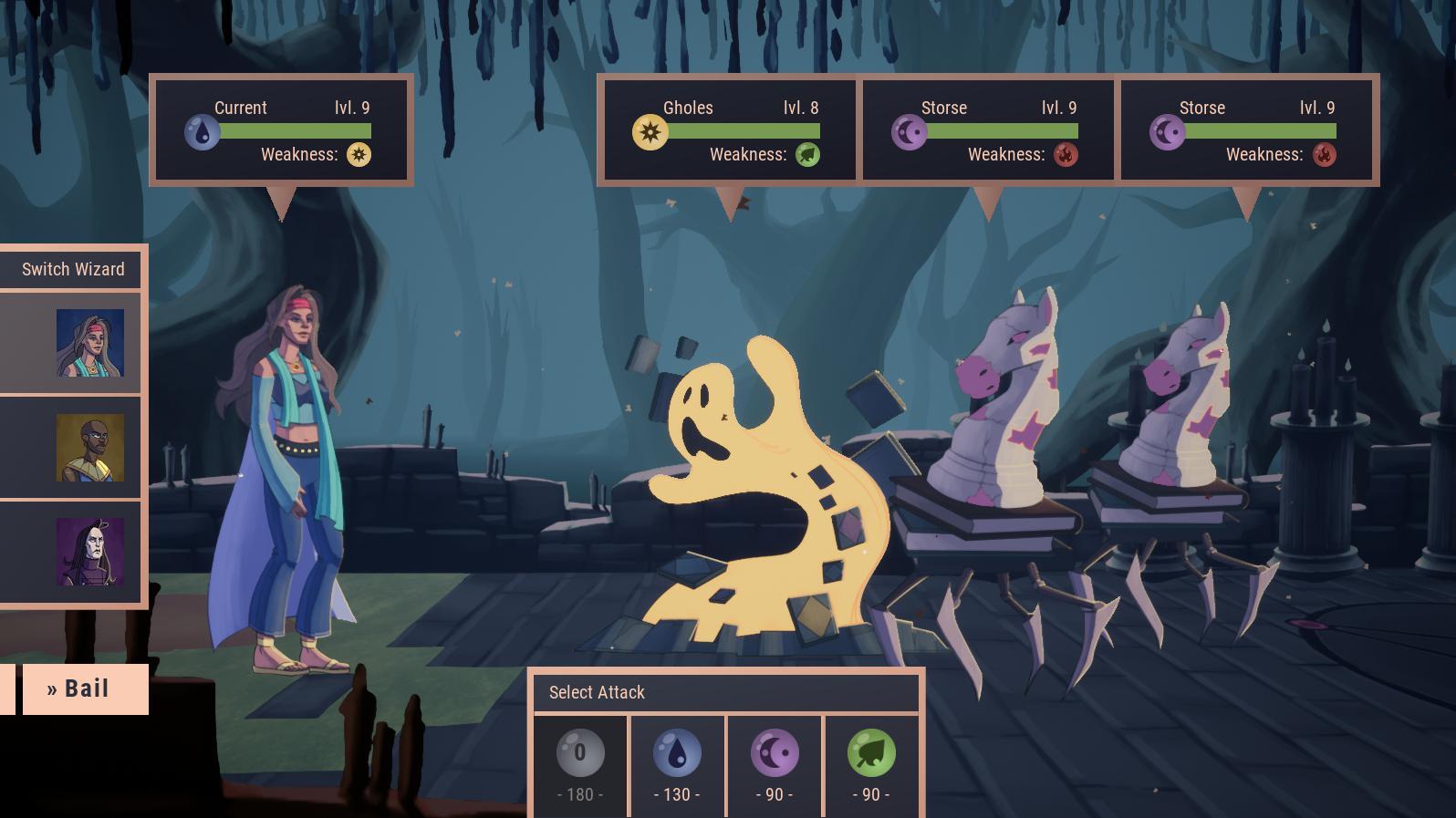Choose the green leaf 90 attack
This screenshot has width=1456, height=818.
coord(871,766)
